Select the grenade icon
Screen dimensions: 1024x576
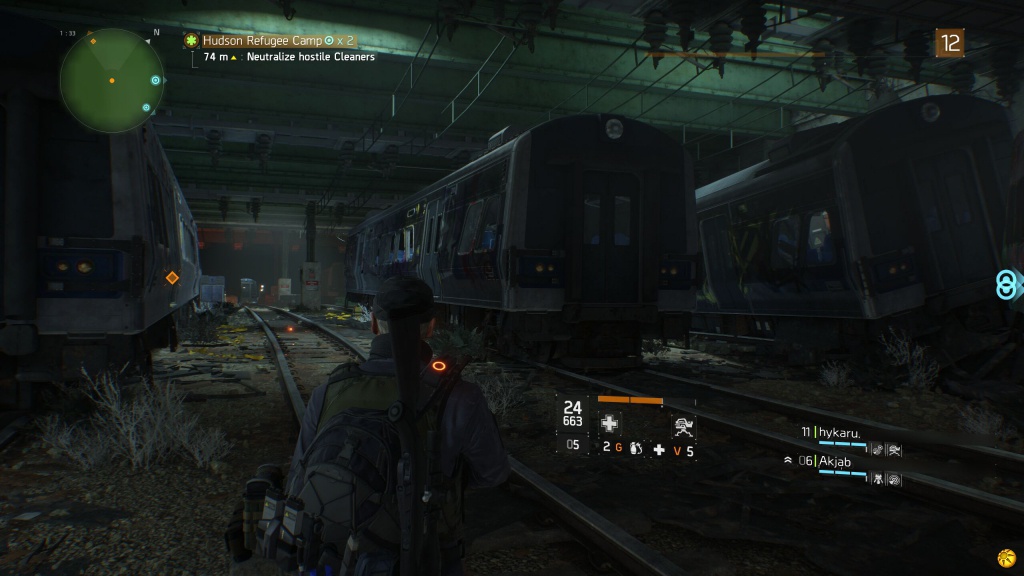pyautogui.click(x=637, y=450)
